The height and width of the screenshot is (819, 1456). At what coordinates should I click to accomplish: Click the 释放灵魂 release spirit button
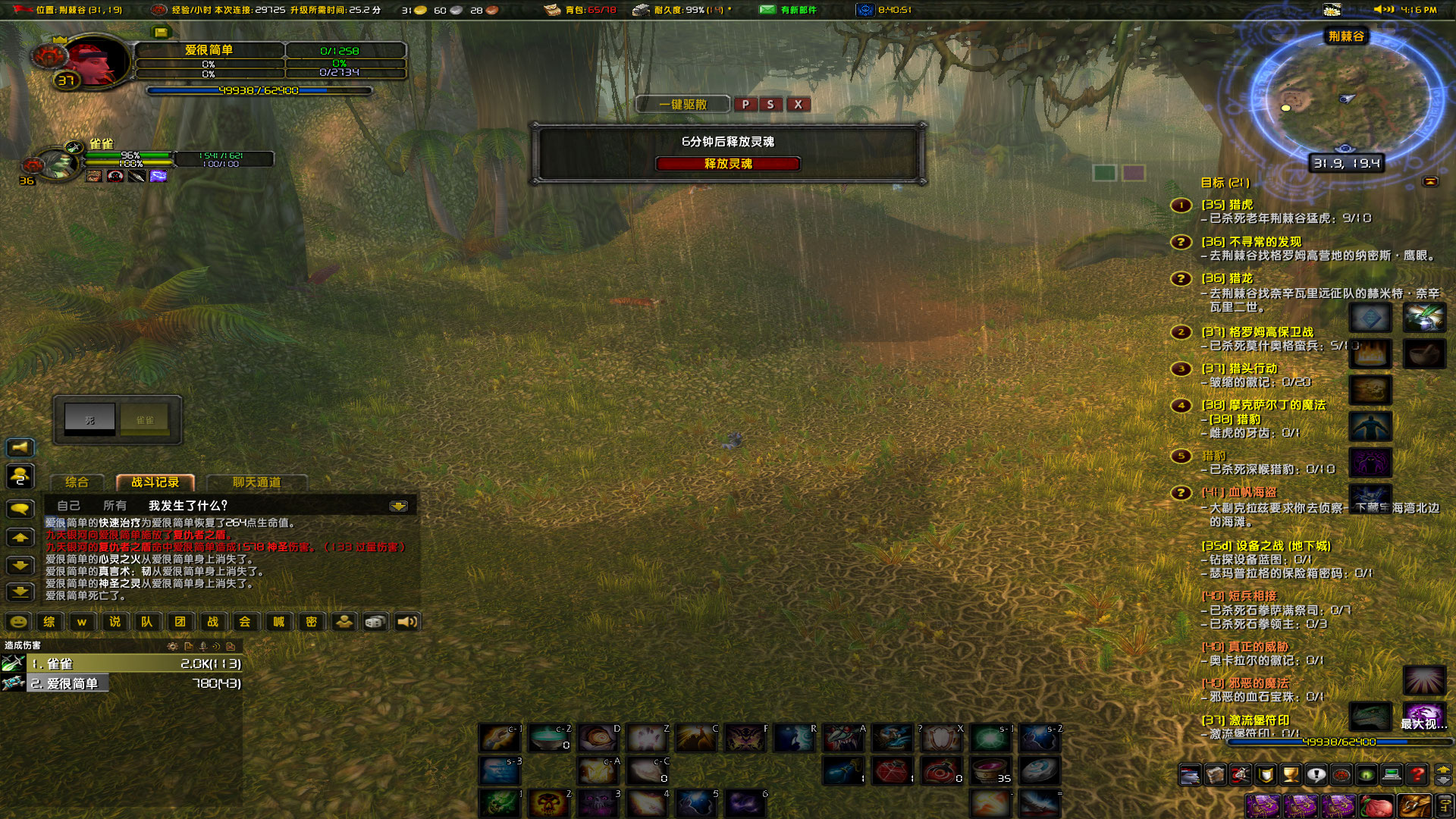click(x=727, y=164)
